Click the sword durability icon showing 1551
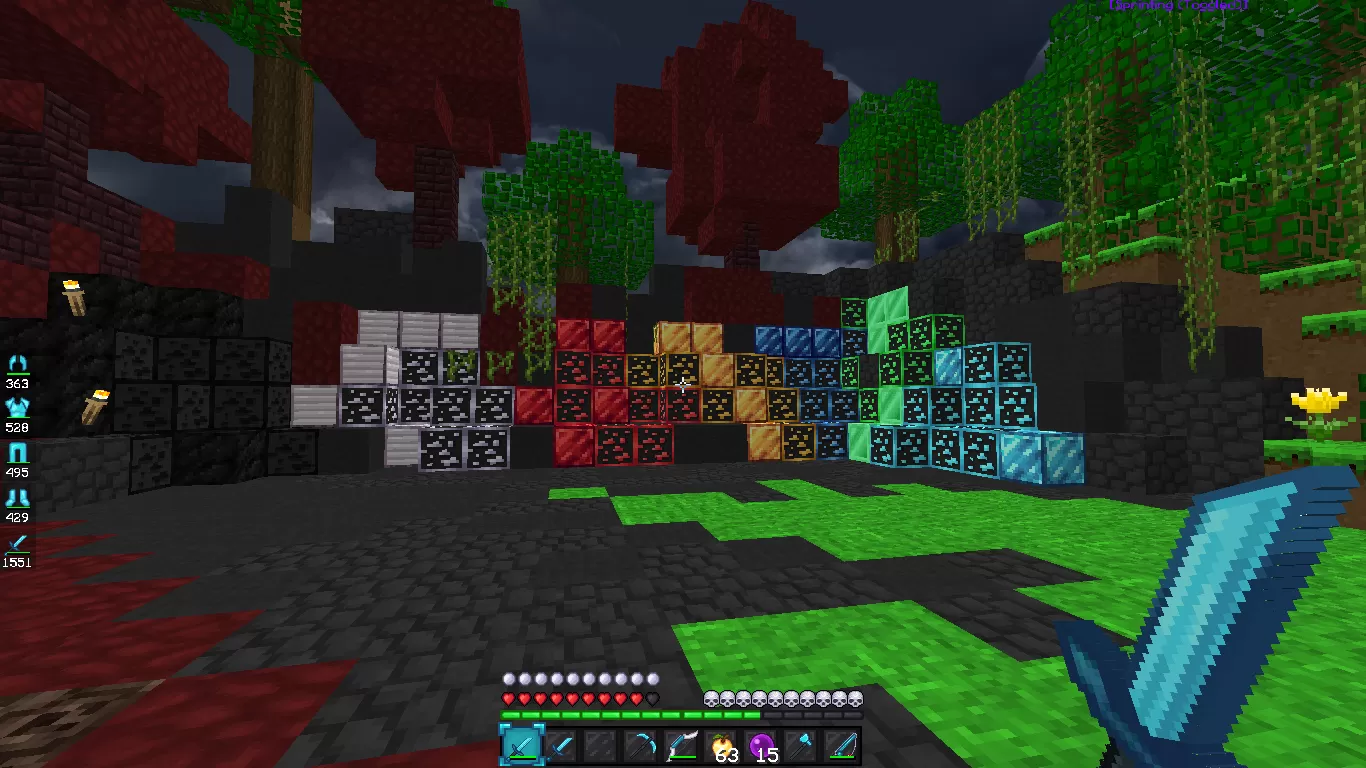 [x=19, y=543]
